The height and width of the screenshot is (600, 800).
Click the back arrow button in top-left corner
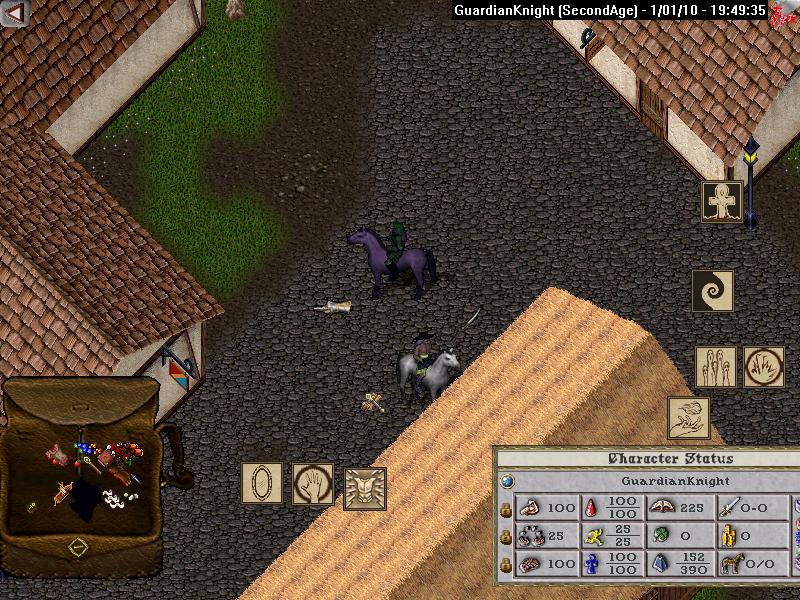(x=14, y=14)
